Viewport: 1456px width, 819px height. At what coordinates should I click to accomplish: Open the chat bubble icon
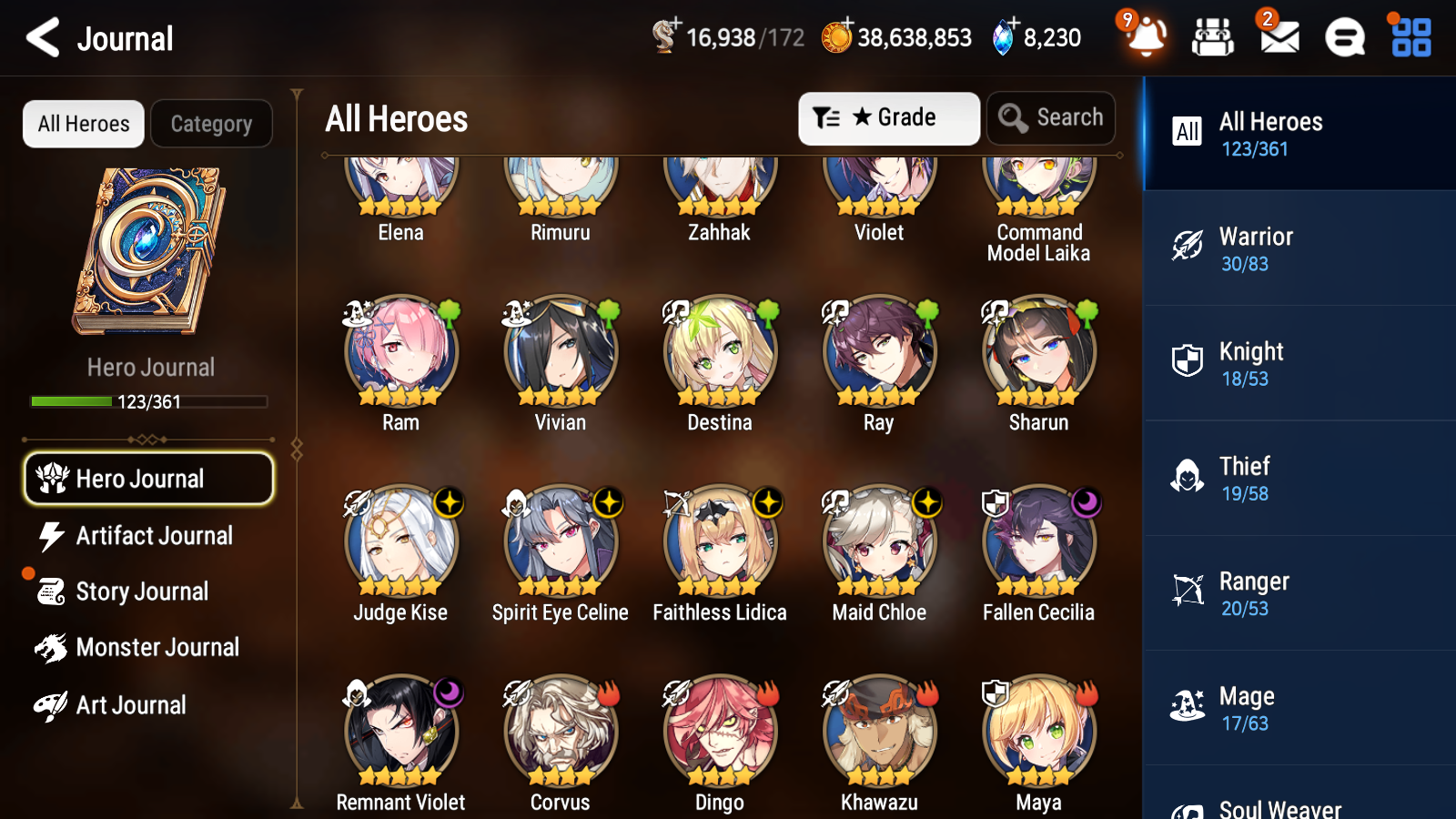click(1344, 38)
